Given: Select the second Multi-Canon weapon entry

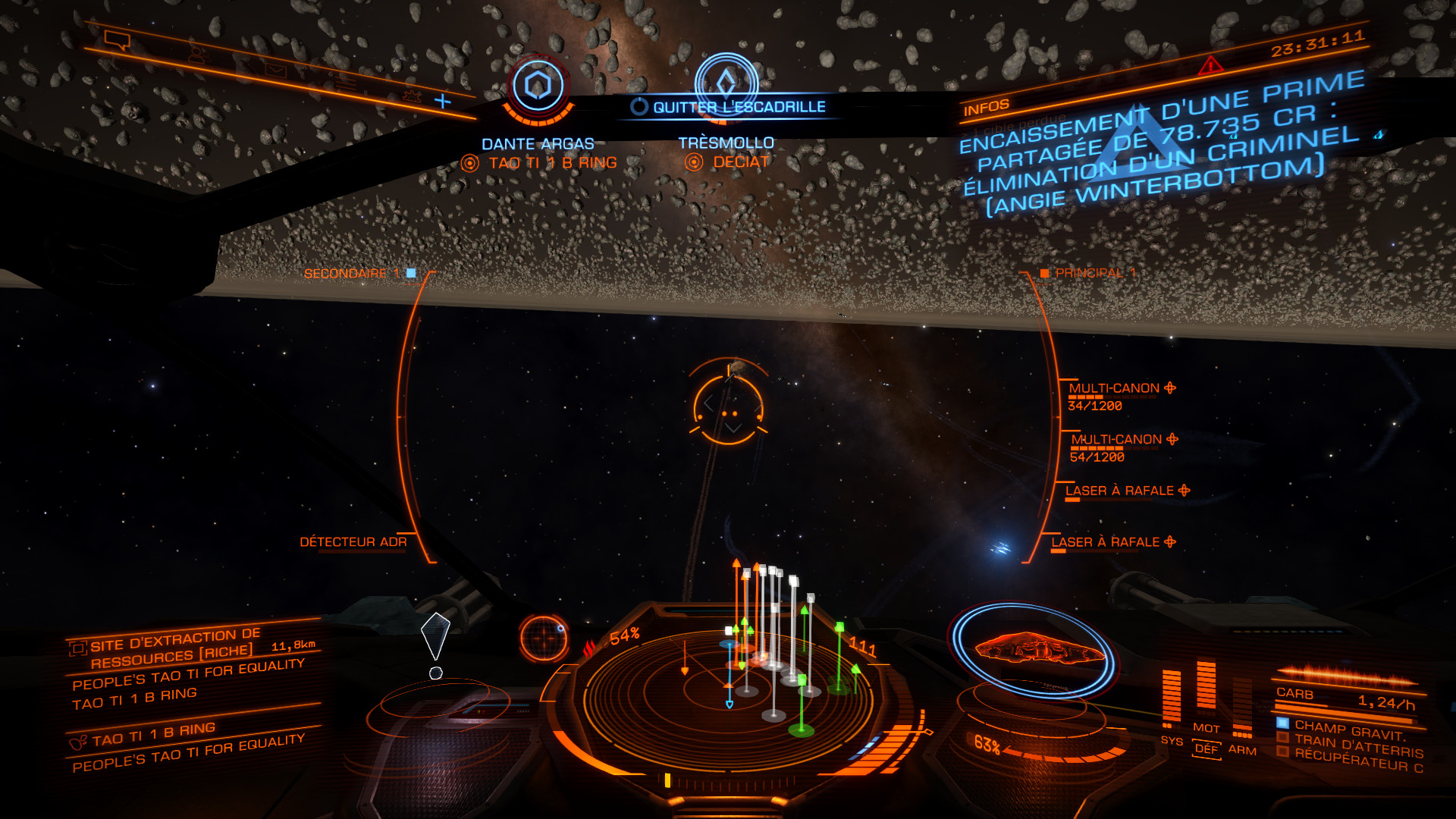Looking at the screenshot, I should pos(1116,440).
